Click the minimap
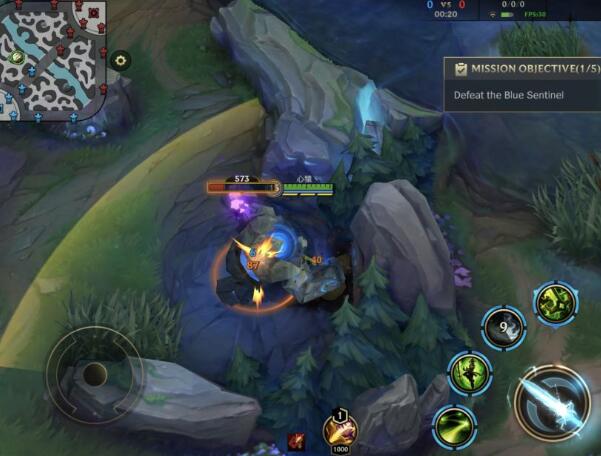Viewport: 601px width, 456px height. 52,58
